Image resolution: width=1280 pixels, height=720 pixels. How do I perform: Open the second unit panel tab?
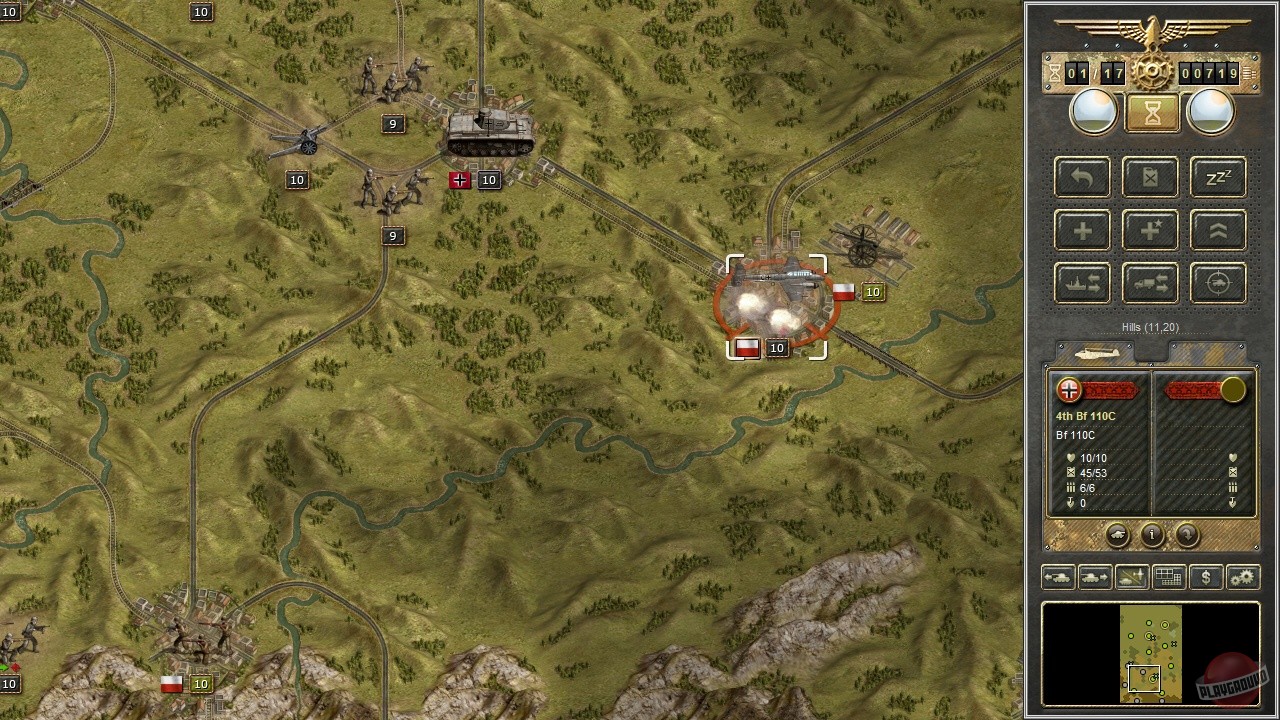pos(1205,352)
